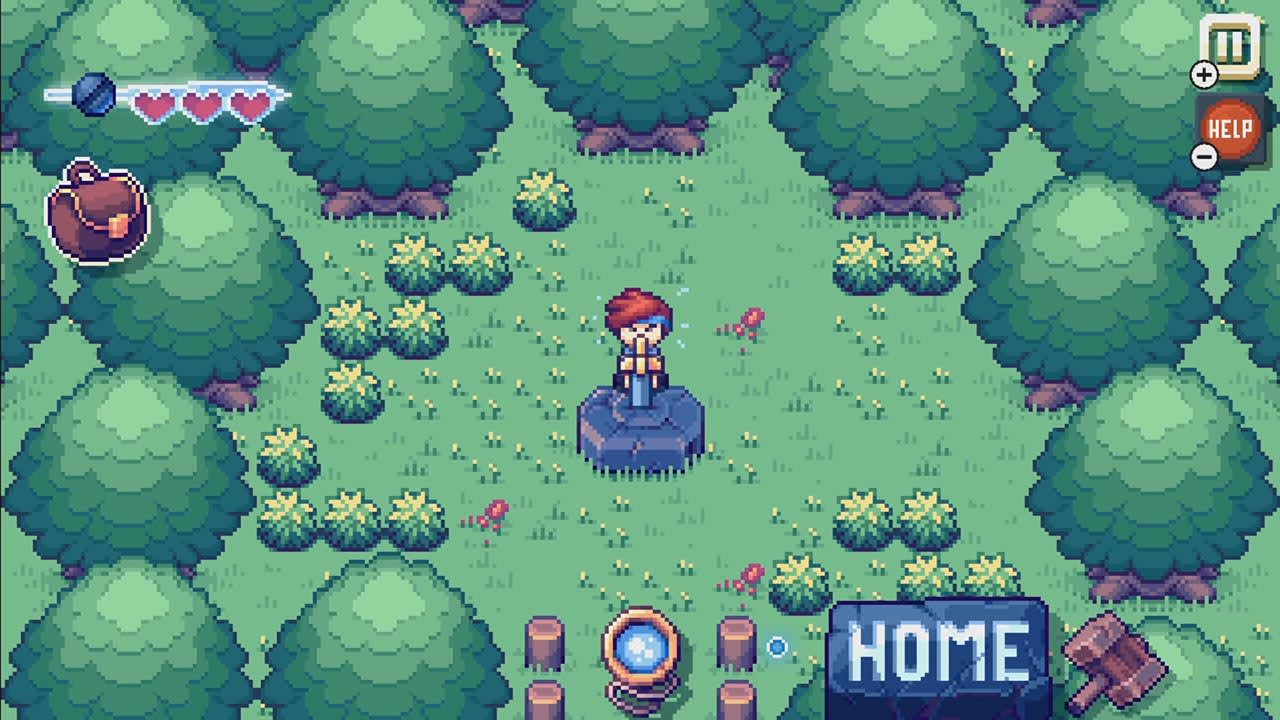This screenshot has width=1280, height=720.
Task: Tap the pause icon top-right
Action: 1229,43
